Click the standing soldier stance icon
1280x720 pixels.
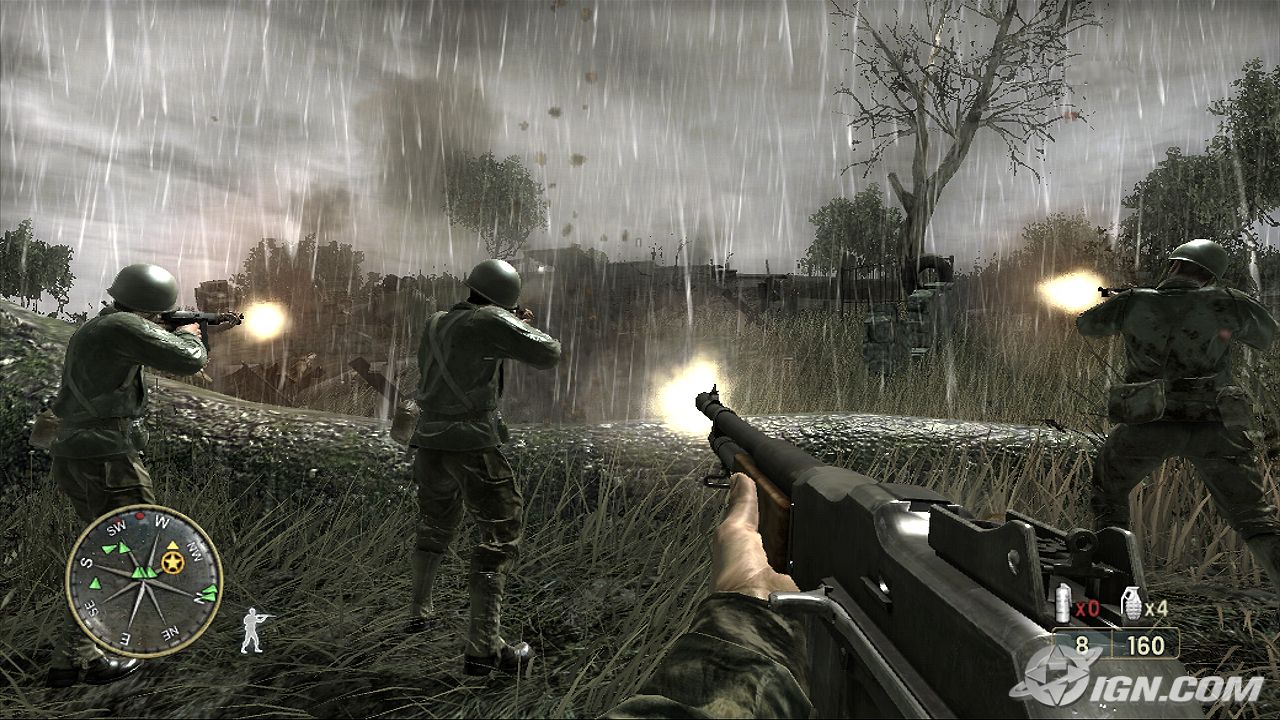(x=253, y=630)
